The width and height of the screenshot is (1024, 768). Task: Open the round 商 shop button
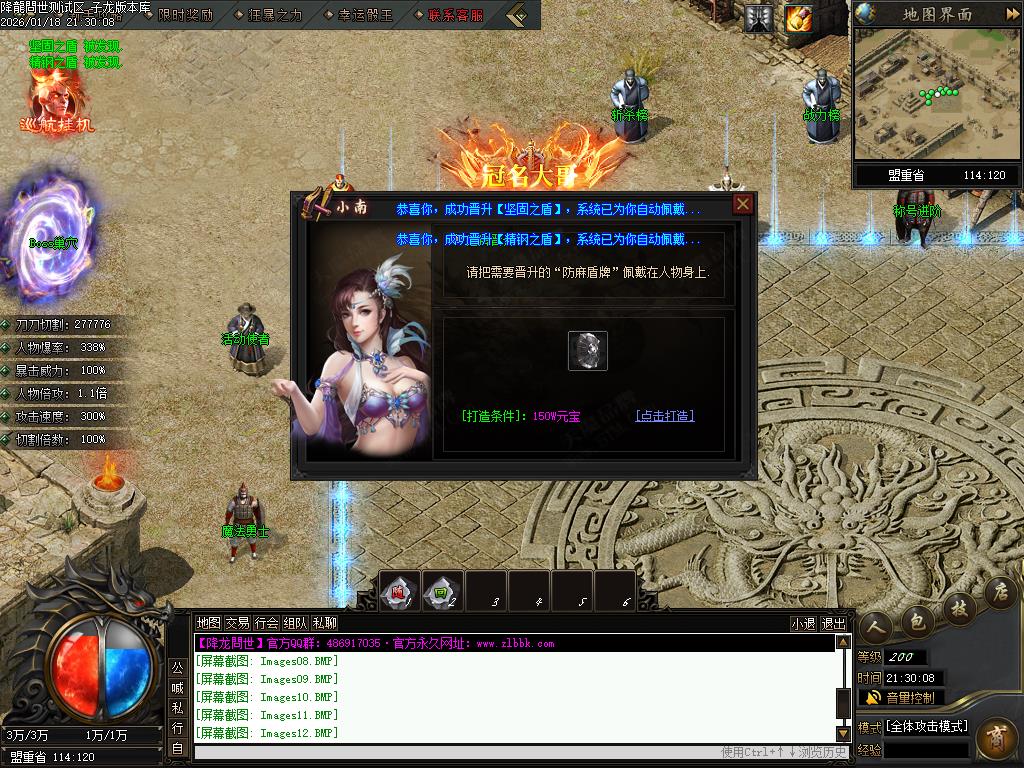pos(996,741)
